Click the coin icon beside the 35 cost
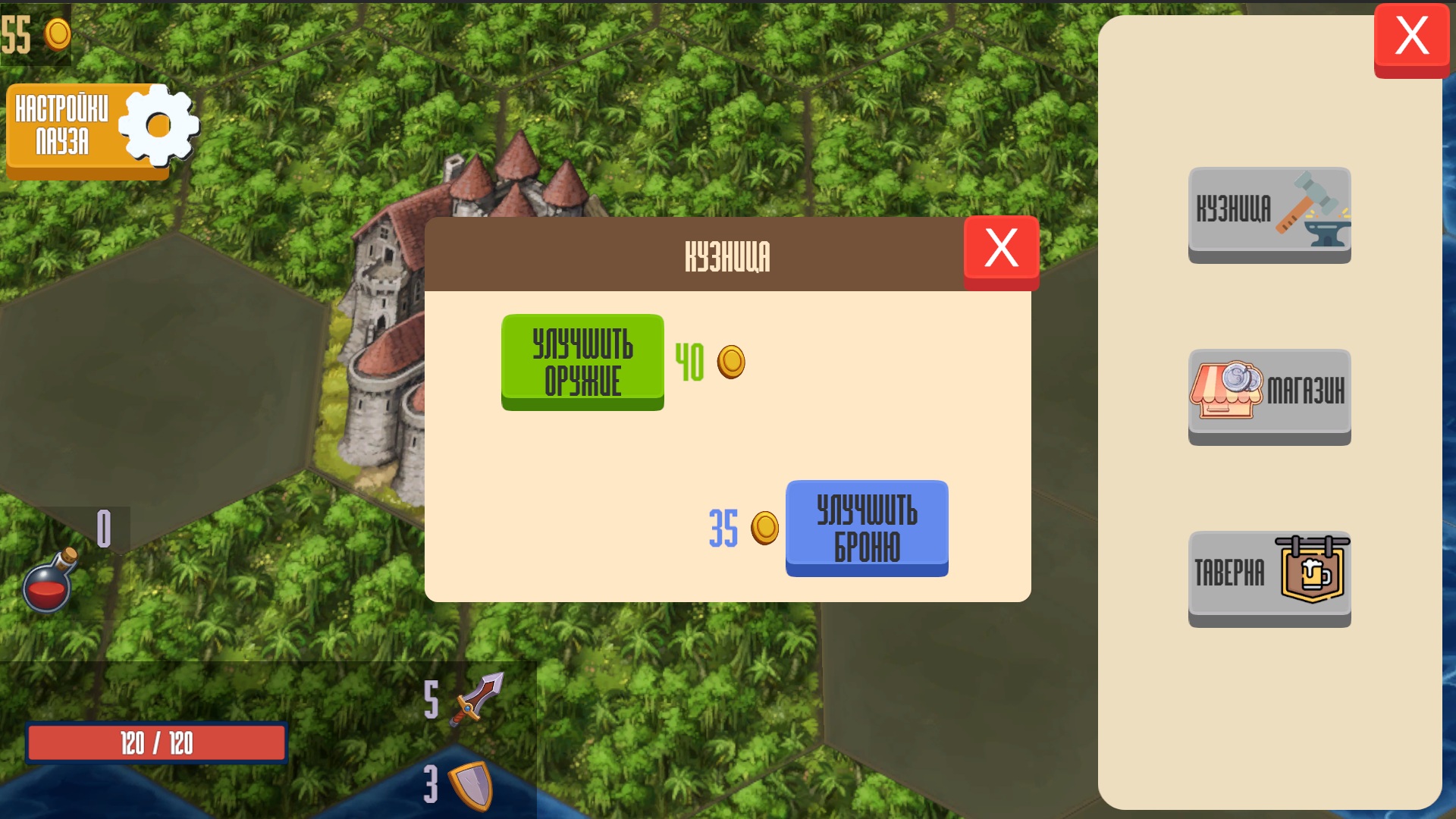1456x819 pixels. [765, 529]
